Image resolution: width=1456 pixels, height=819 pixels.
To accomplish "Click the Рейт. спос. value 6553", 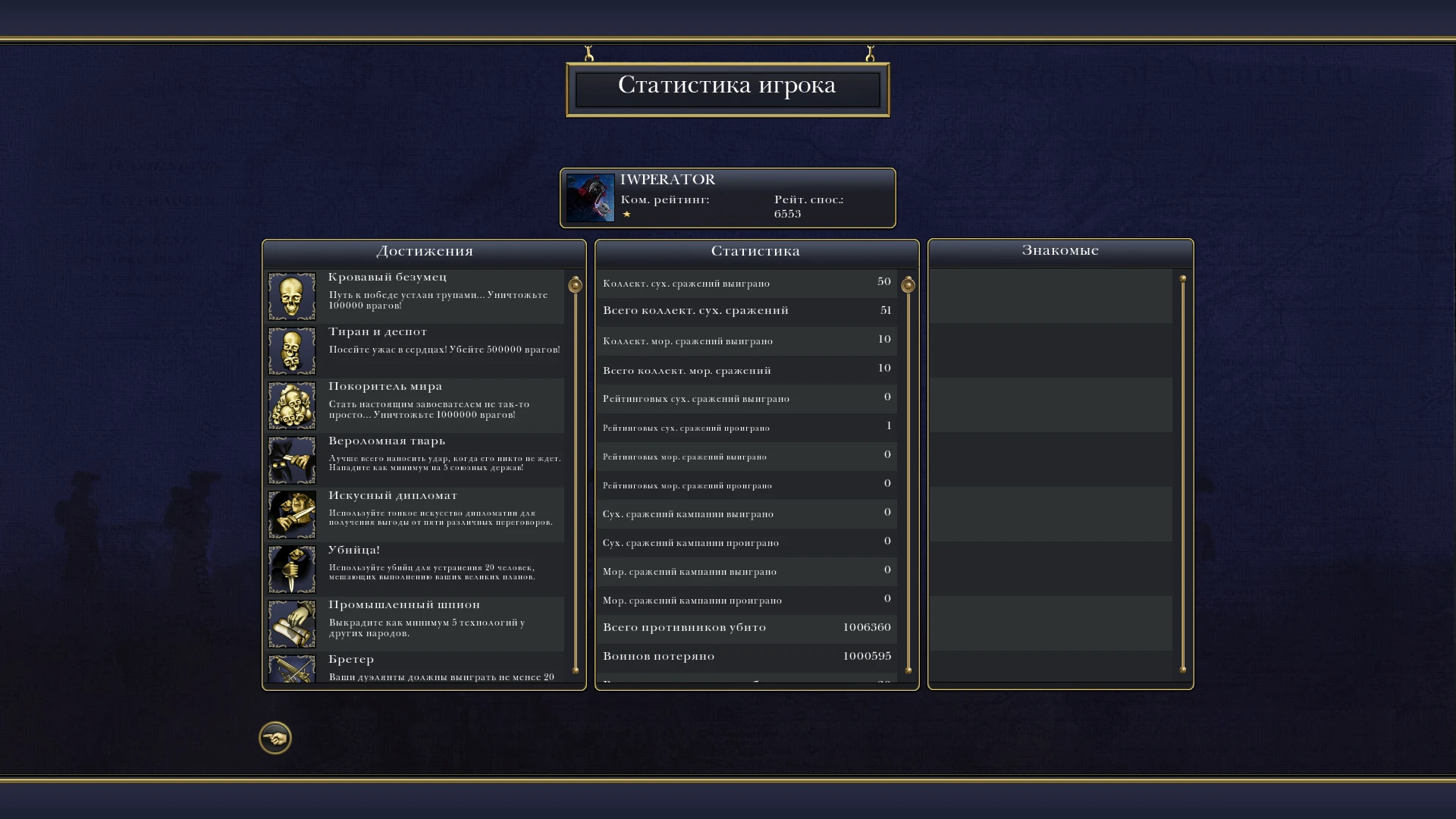I will [789, 214].
